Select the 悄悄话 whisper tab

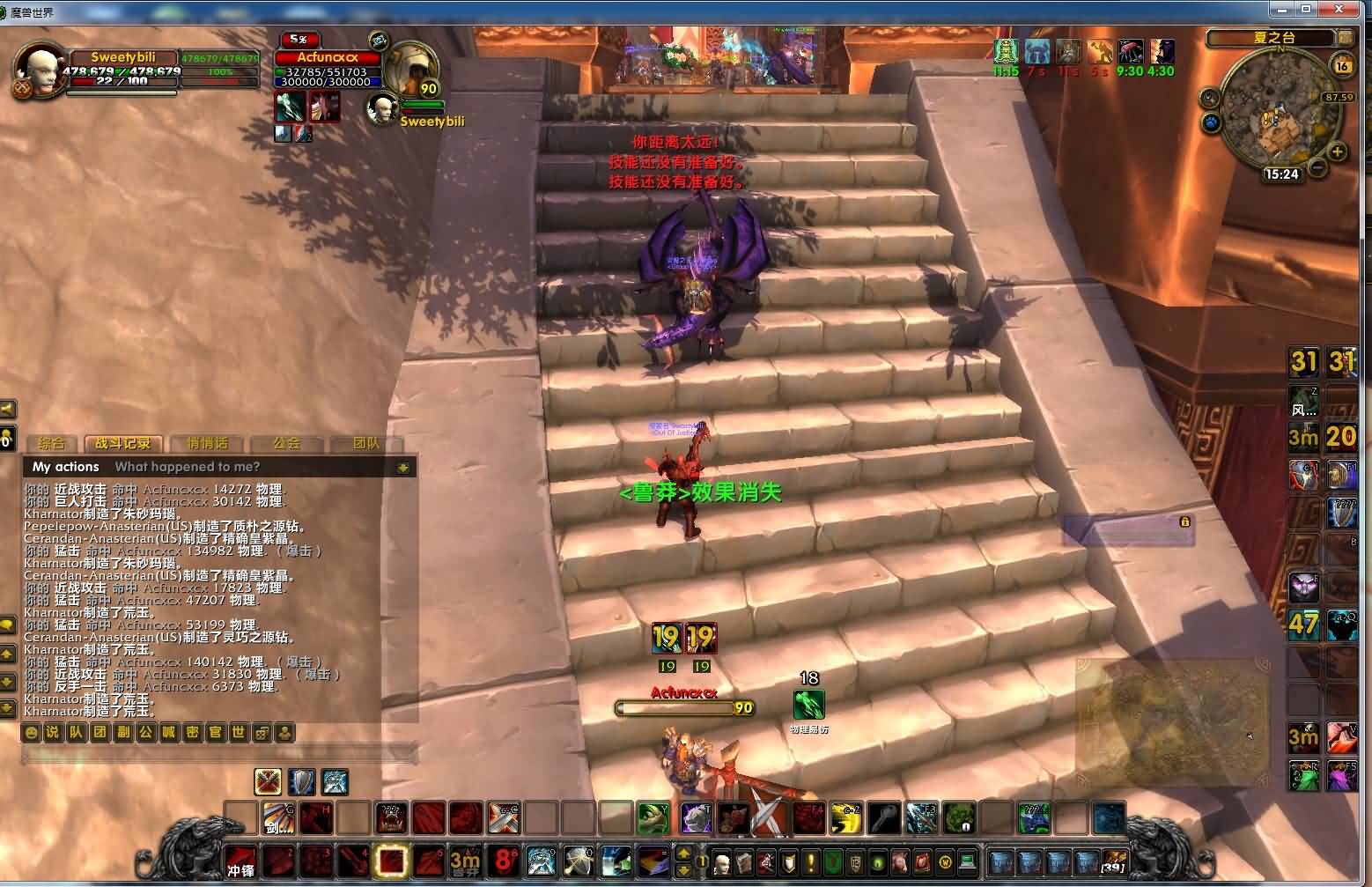pyautogui.click(x=208, y=443)
